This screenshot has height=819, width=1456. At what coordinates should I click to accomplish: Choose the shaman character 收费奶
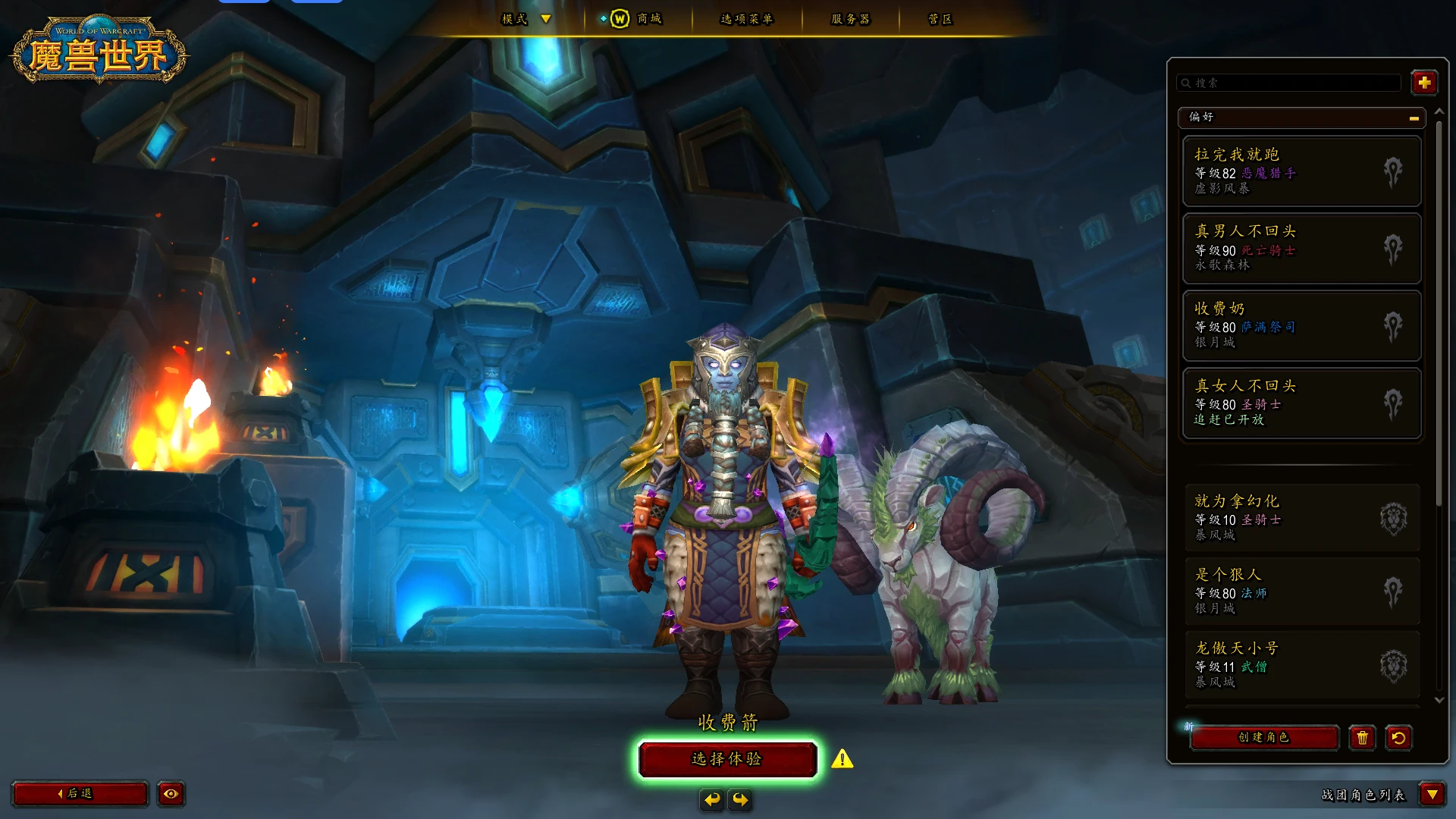point(1301,325)
